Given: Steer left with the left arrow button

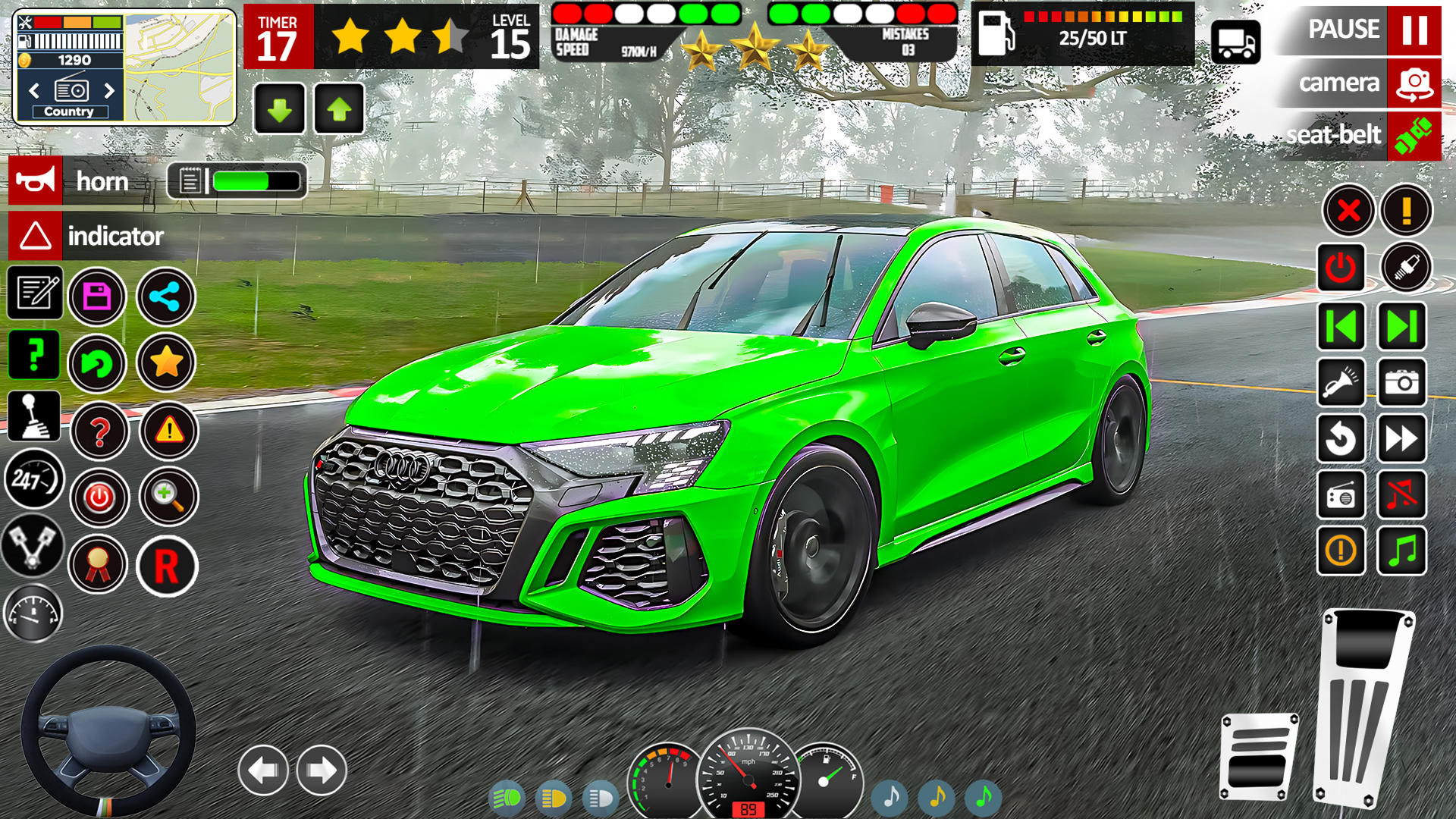Looking at the screenshot, I should coord(263,770).
